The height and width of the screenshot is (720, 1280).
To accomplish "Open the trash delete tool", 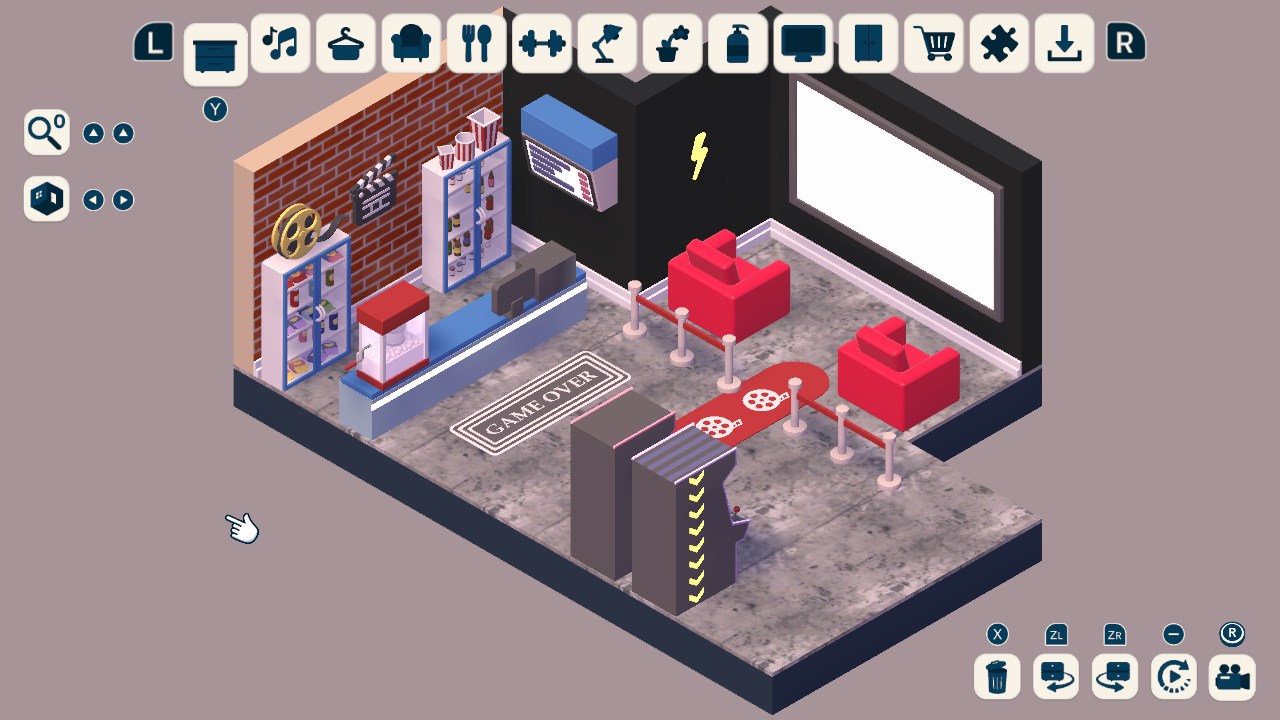I will [x=995, y=677].
